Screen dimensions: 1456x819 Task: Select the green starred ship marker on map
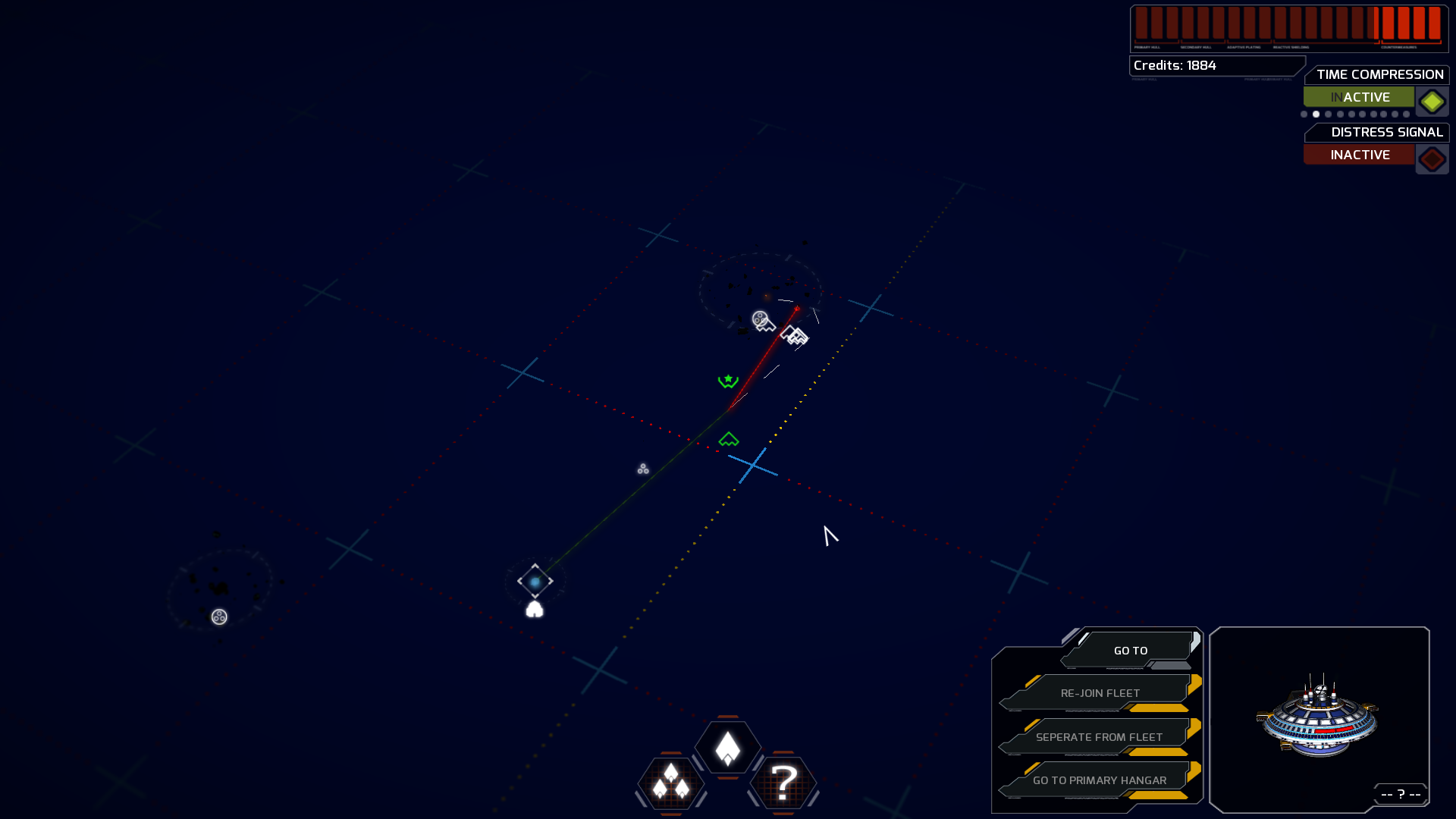[x=726, y=379]
